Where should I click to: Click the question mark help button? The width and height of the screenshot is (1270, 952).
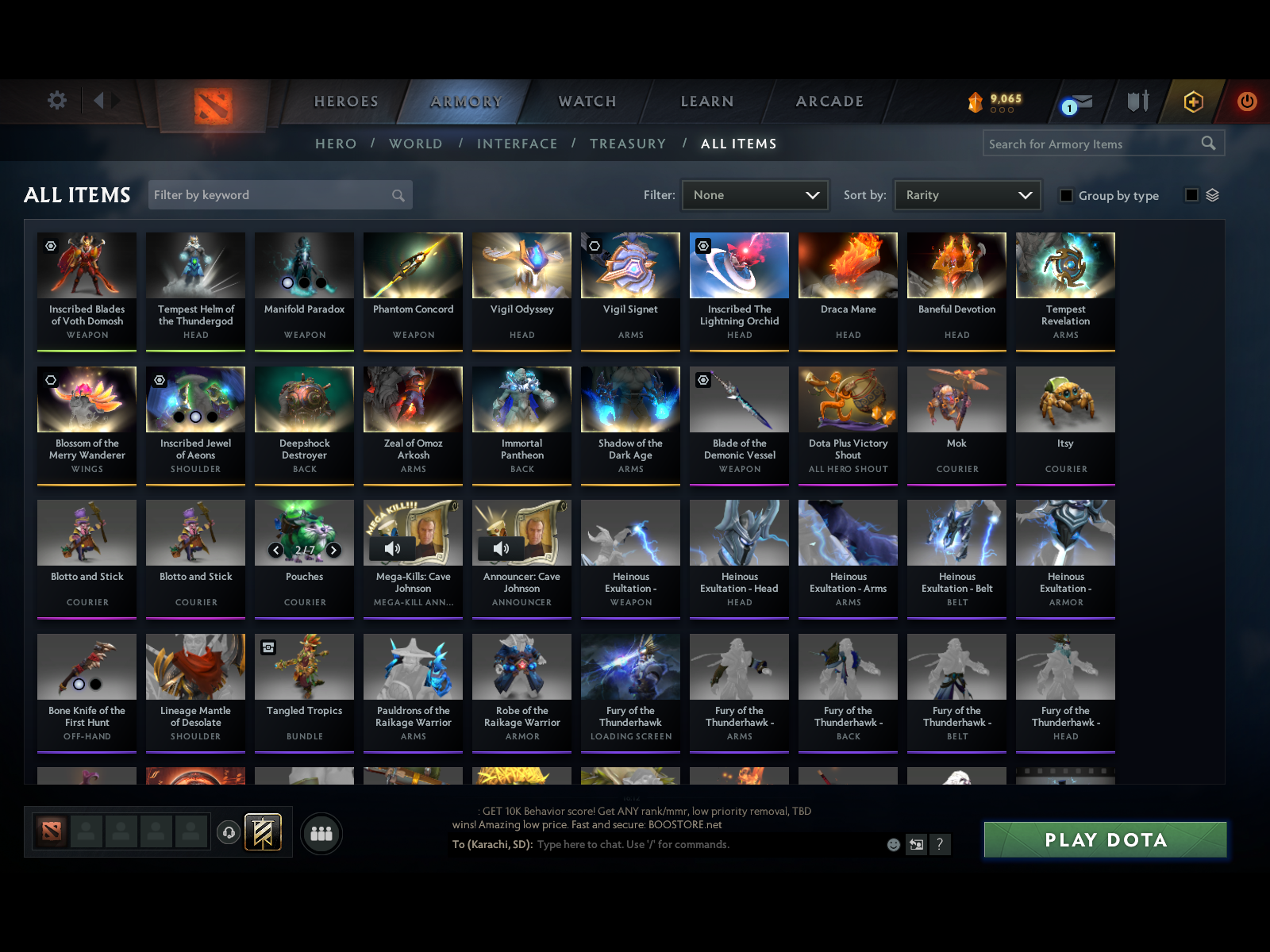(x=941, y=845)
